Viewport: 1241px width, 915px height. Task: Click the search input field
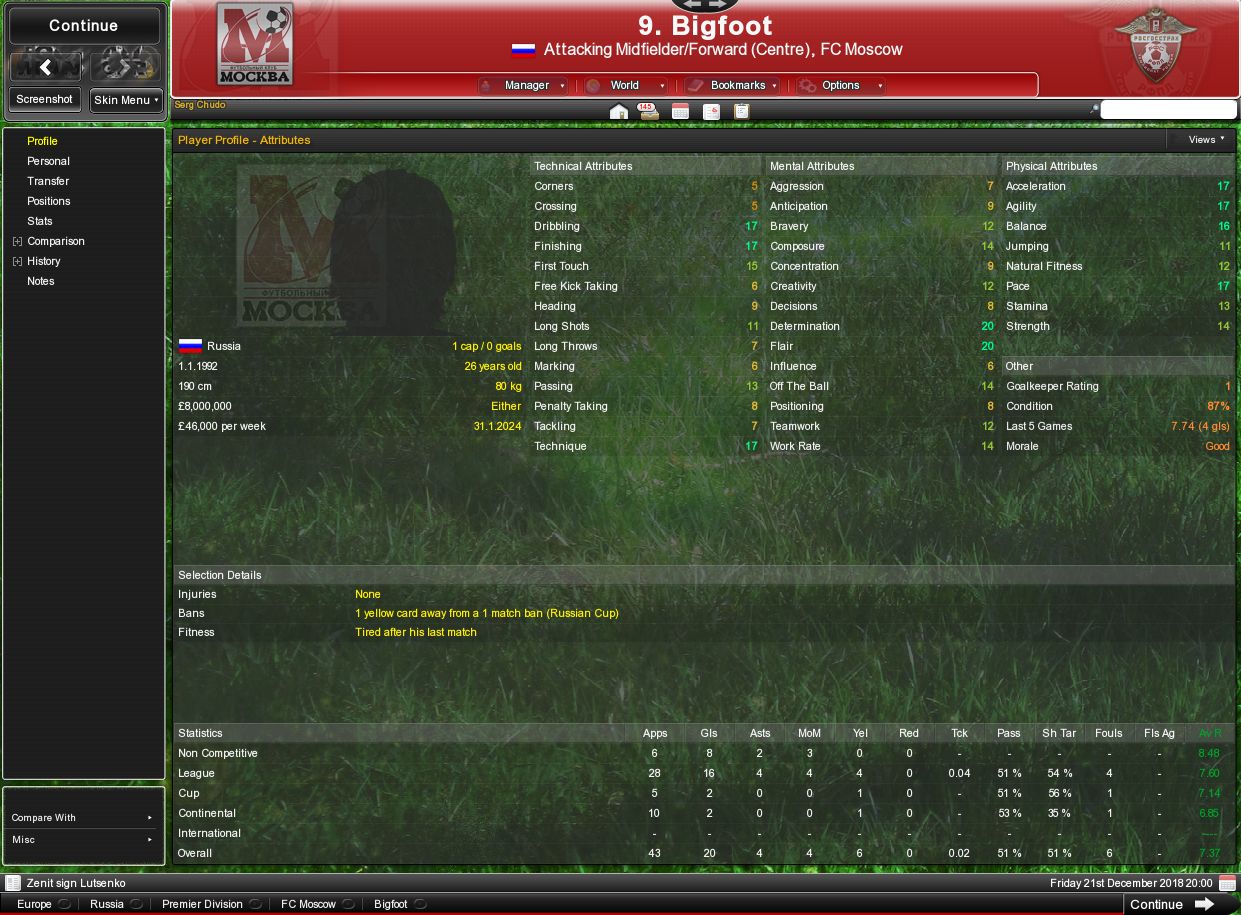click(1168, 110)
